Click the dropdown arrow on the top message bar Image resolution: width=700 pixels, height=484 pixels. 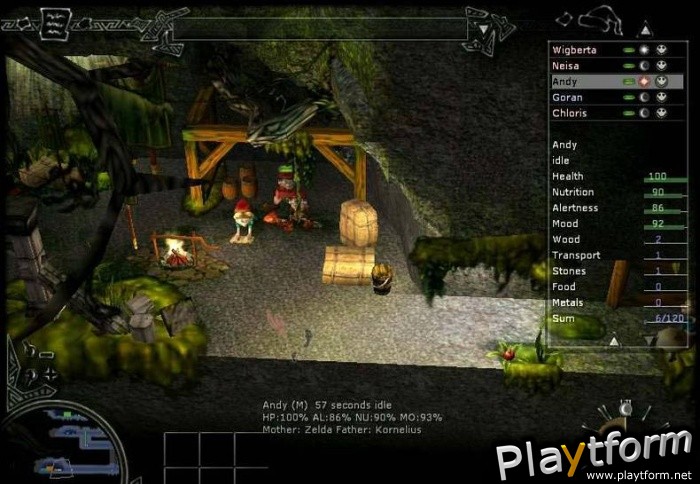[483, 29]
